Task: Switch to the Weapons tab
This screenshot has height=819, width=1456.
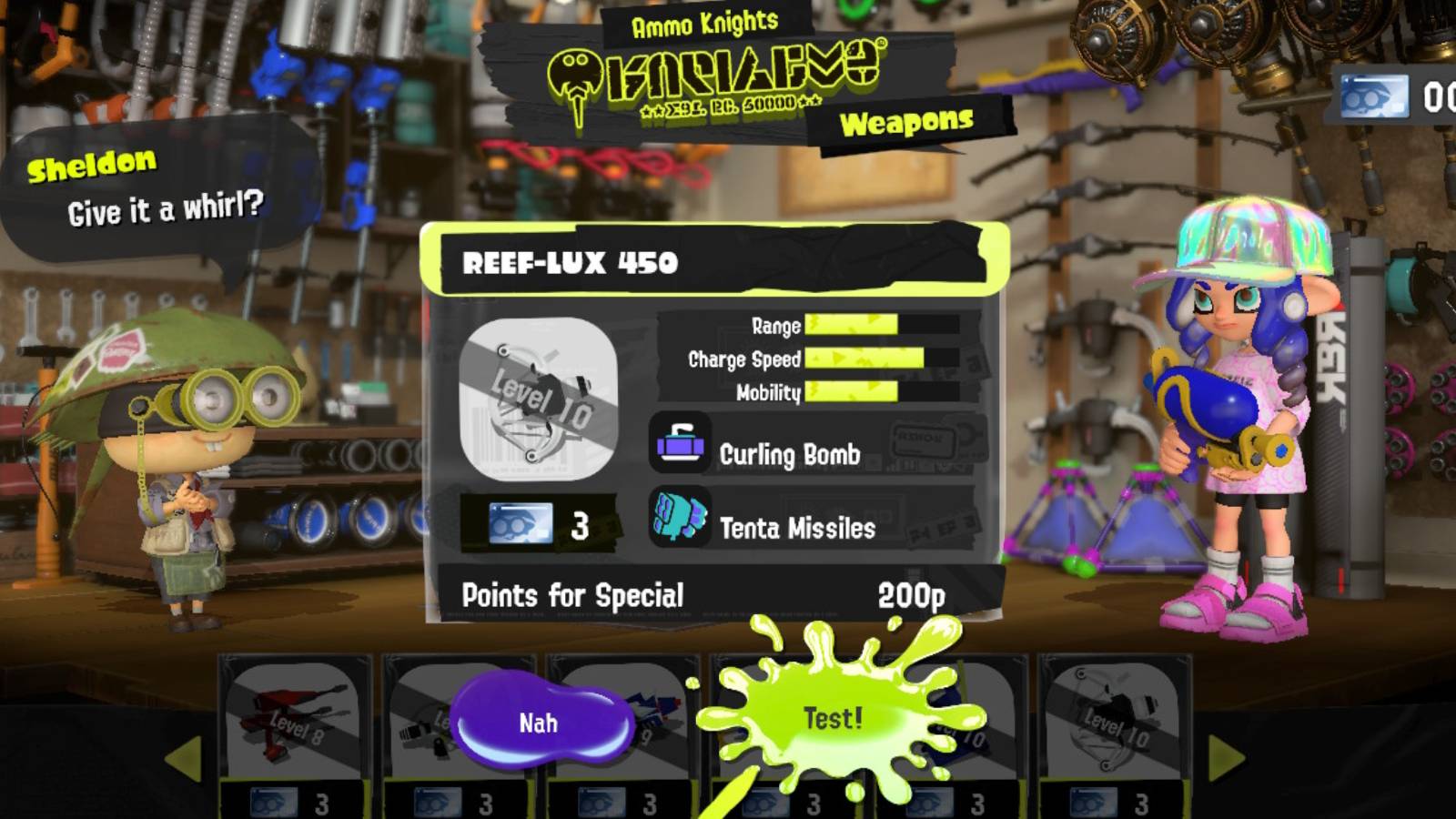Action: tap(906, 118)
